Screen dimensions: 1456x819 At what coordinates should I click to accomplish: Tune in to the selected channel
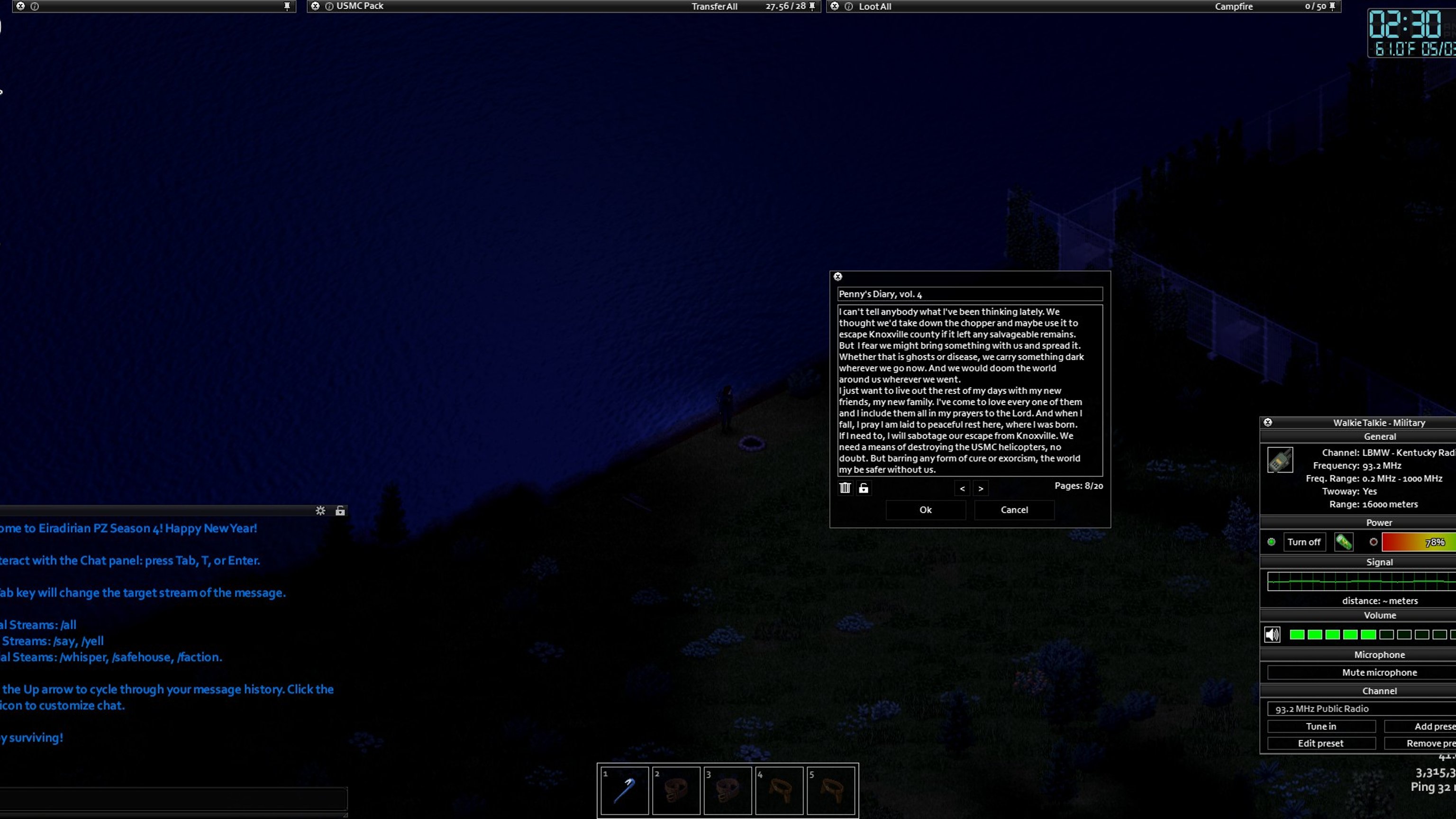tap(1321, 726)
